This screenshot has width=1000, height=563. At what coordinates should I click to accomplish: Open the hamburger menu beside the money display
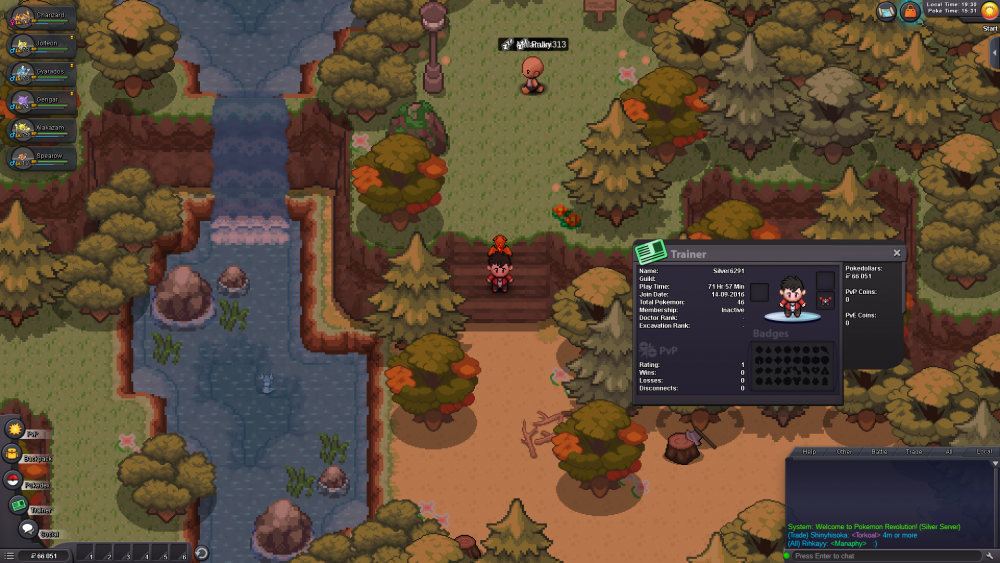tap(8, 555)
